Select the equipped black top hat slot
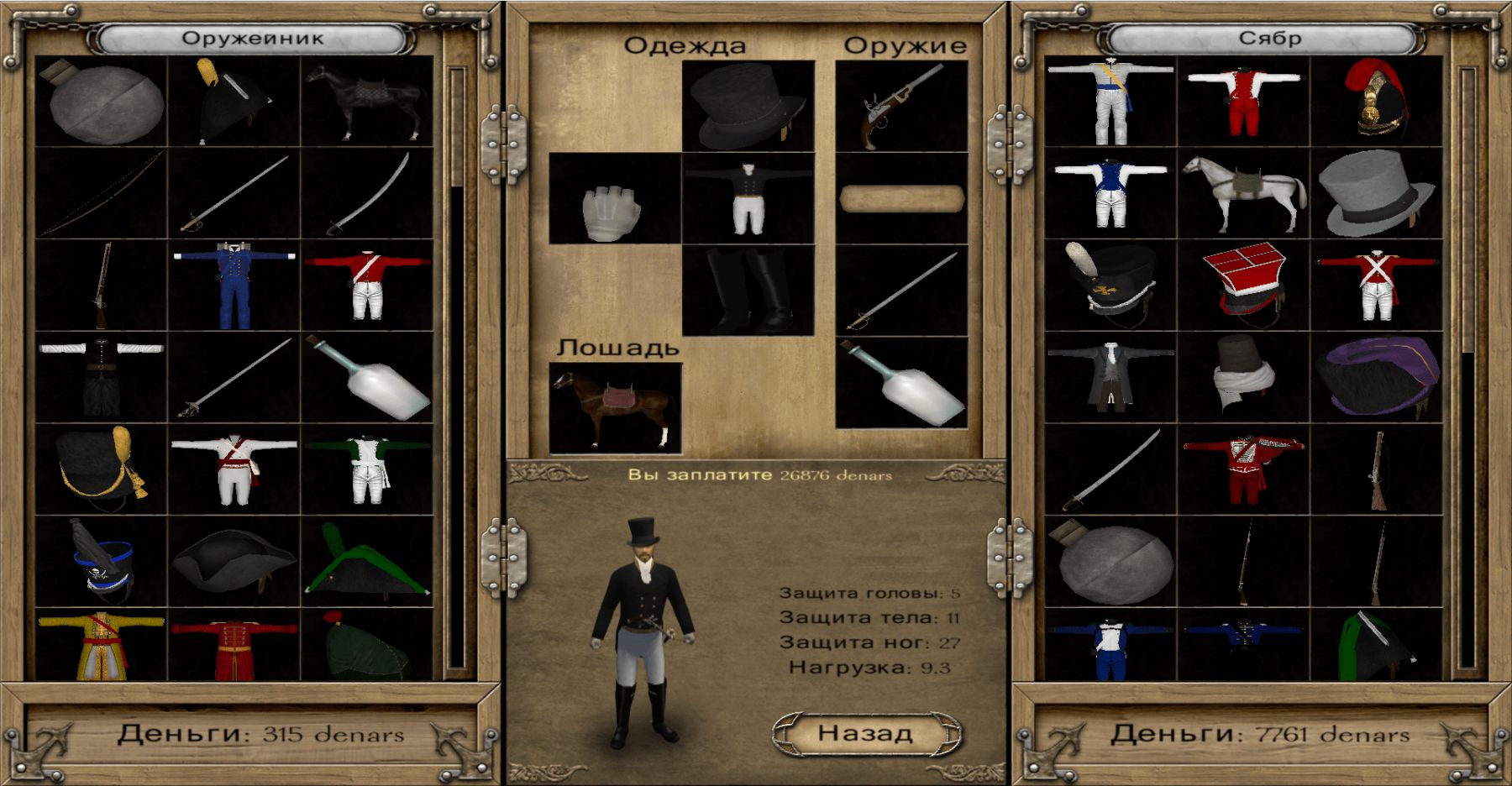Viewport: 1512px width, 786px height. [748, 106]
